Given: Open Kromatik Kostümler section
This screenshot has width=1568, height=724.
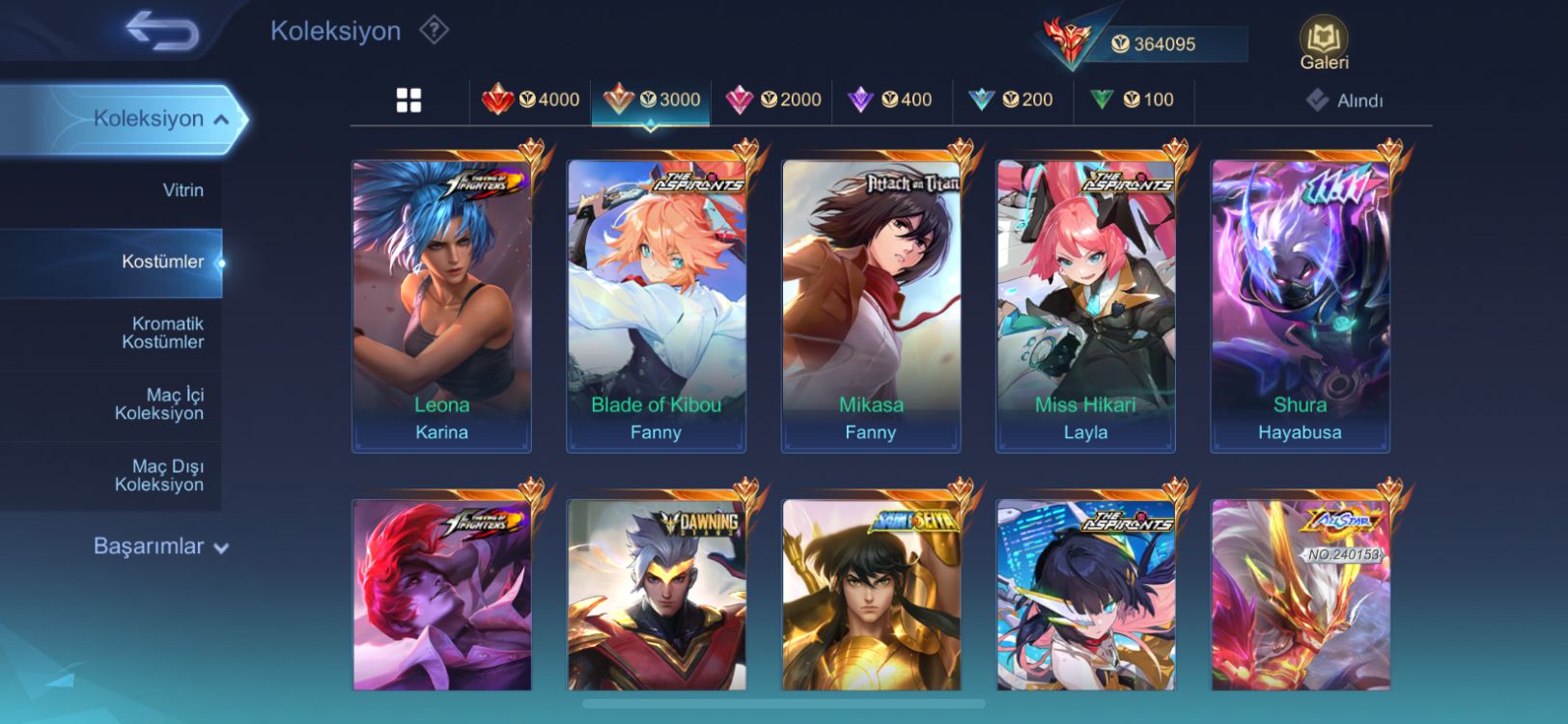Looking at the screenshot, I should click(x=162, y=332).
